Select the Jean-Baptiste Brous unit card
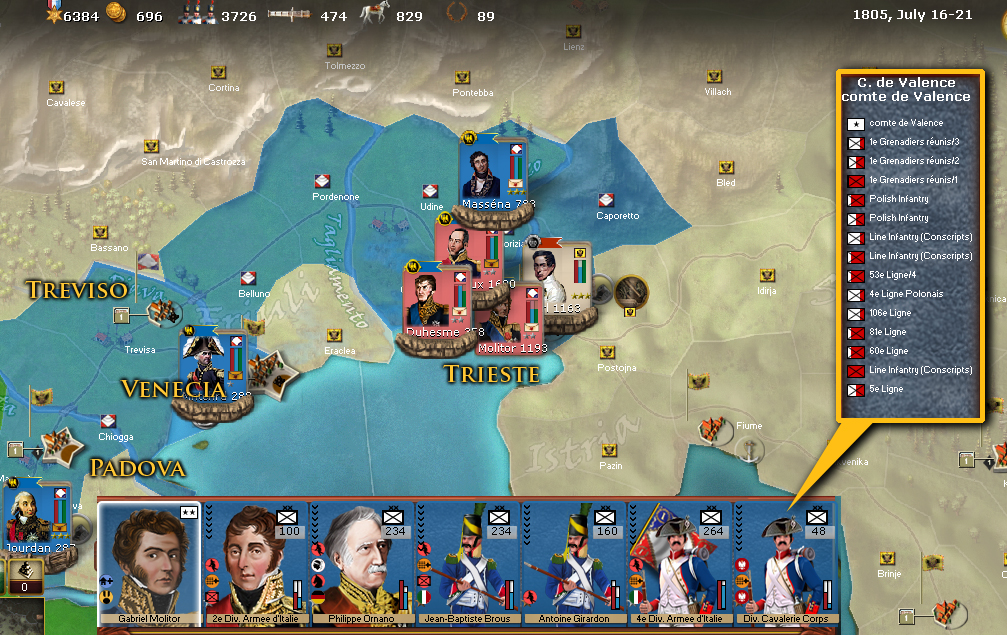 pos(467,560)
